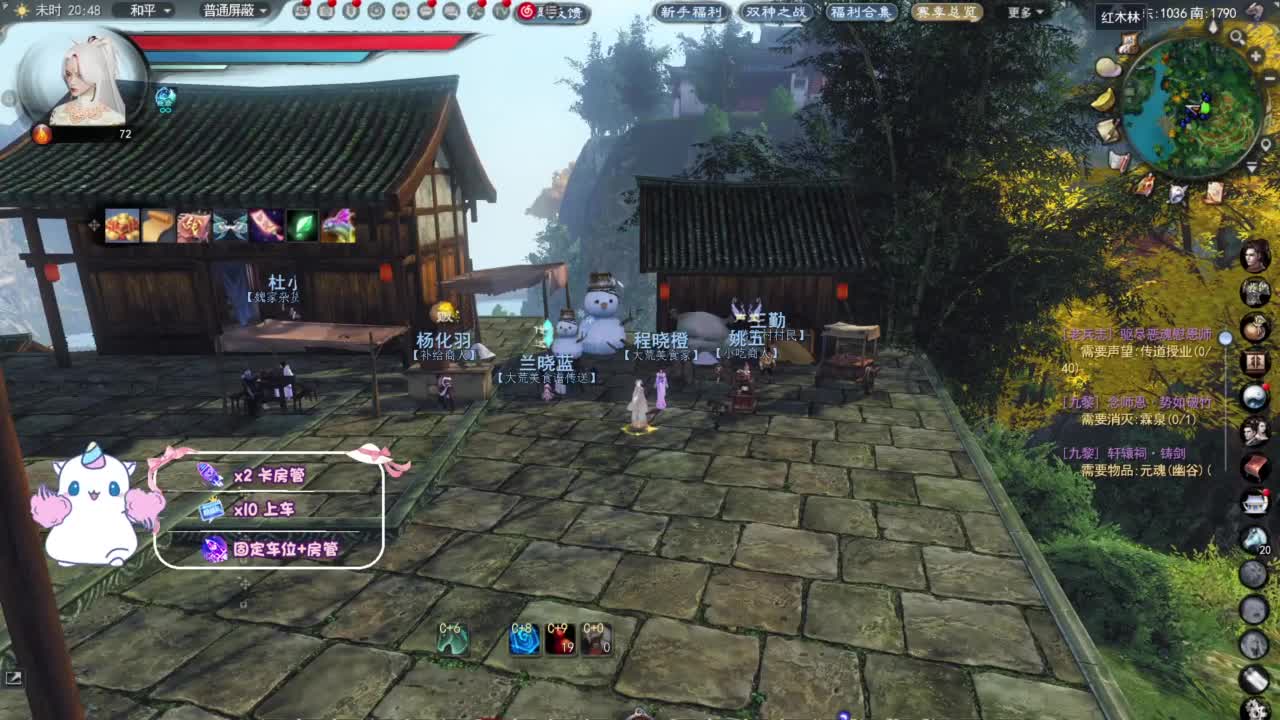1280x720 pixels.
Task: Collapse the minimap with the double-chevron arrow
Action: tap(1252, 166)
